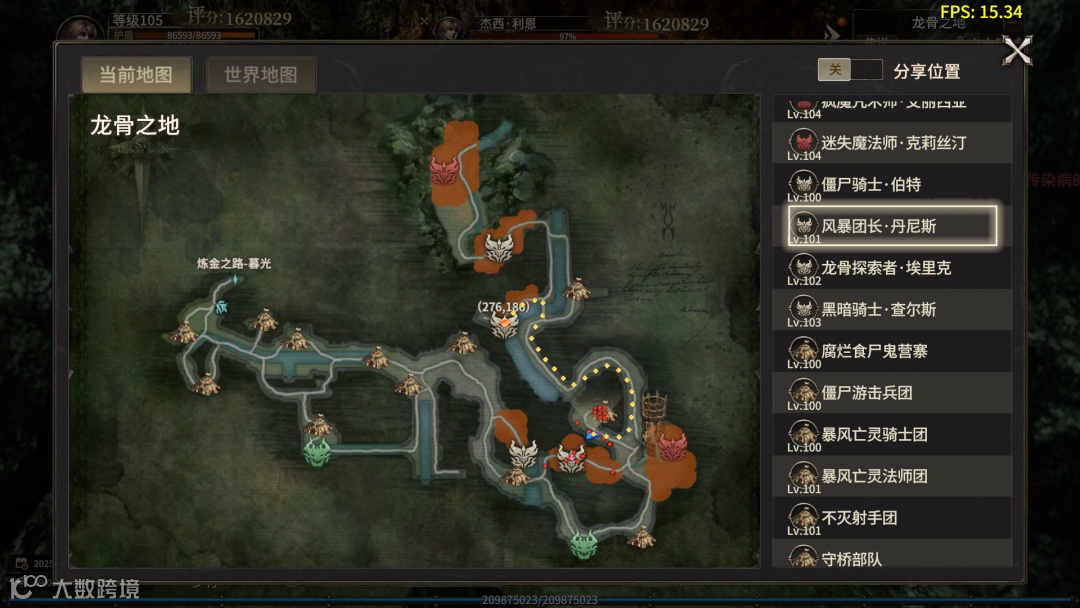
Task: Pick 龙骨探索者·埃里克 in the list
Action: pyautogui.click(x=893, y=268)
